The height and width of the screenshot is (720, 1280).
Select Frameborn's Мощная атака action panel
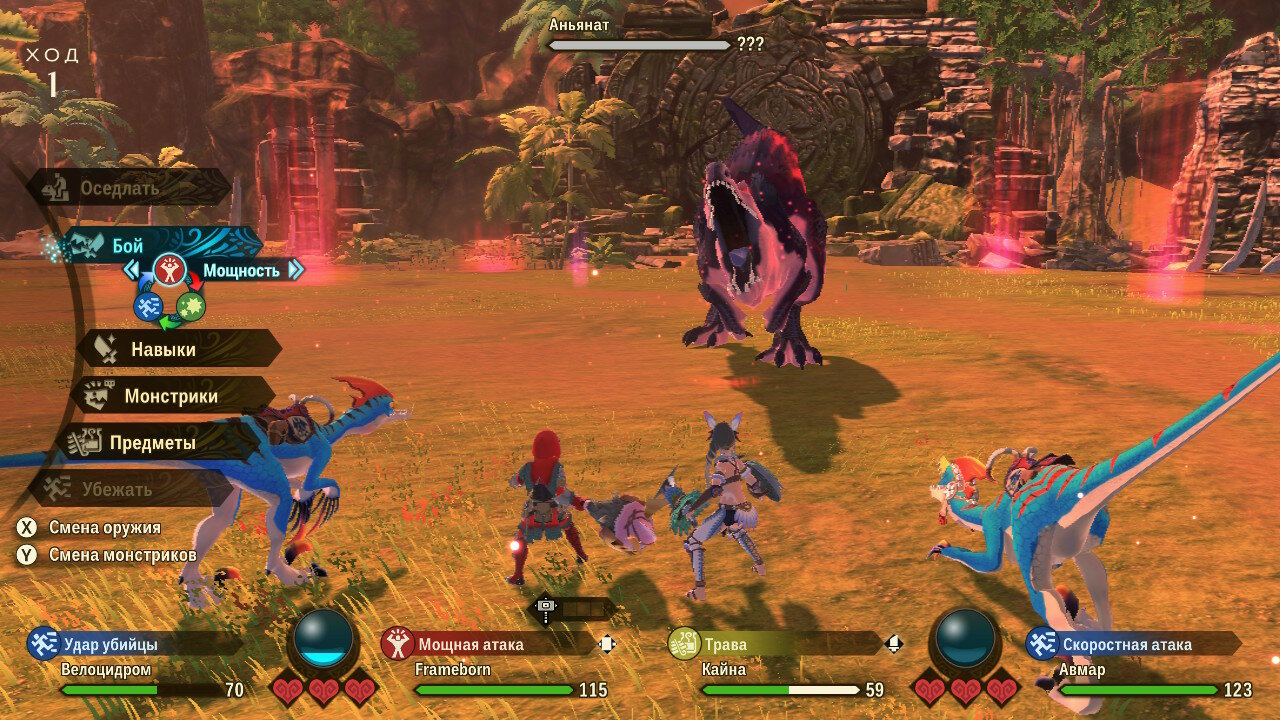488,644
